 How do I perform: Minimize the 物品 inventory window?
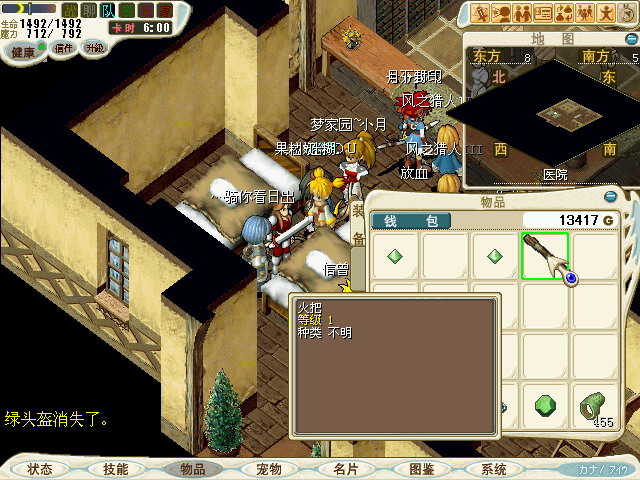tap(611, 197)
